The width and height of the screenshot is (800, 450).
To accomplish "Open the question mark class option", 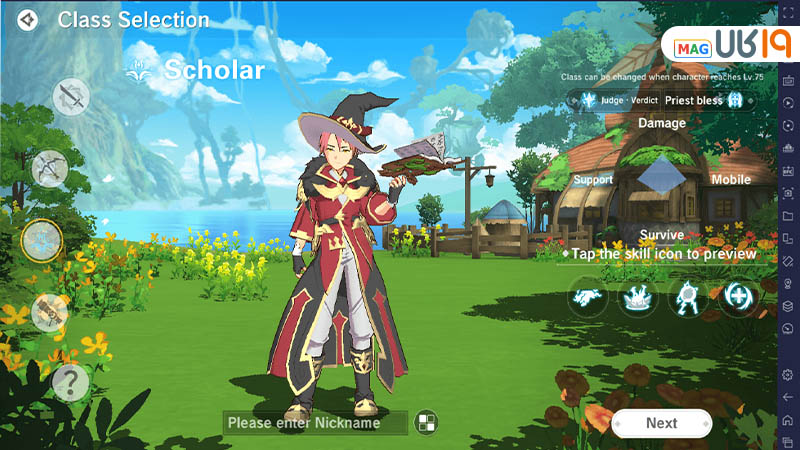I will [x=70, y=382].
